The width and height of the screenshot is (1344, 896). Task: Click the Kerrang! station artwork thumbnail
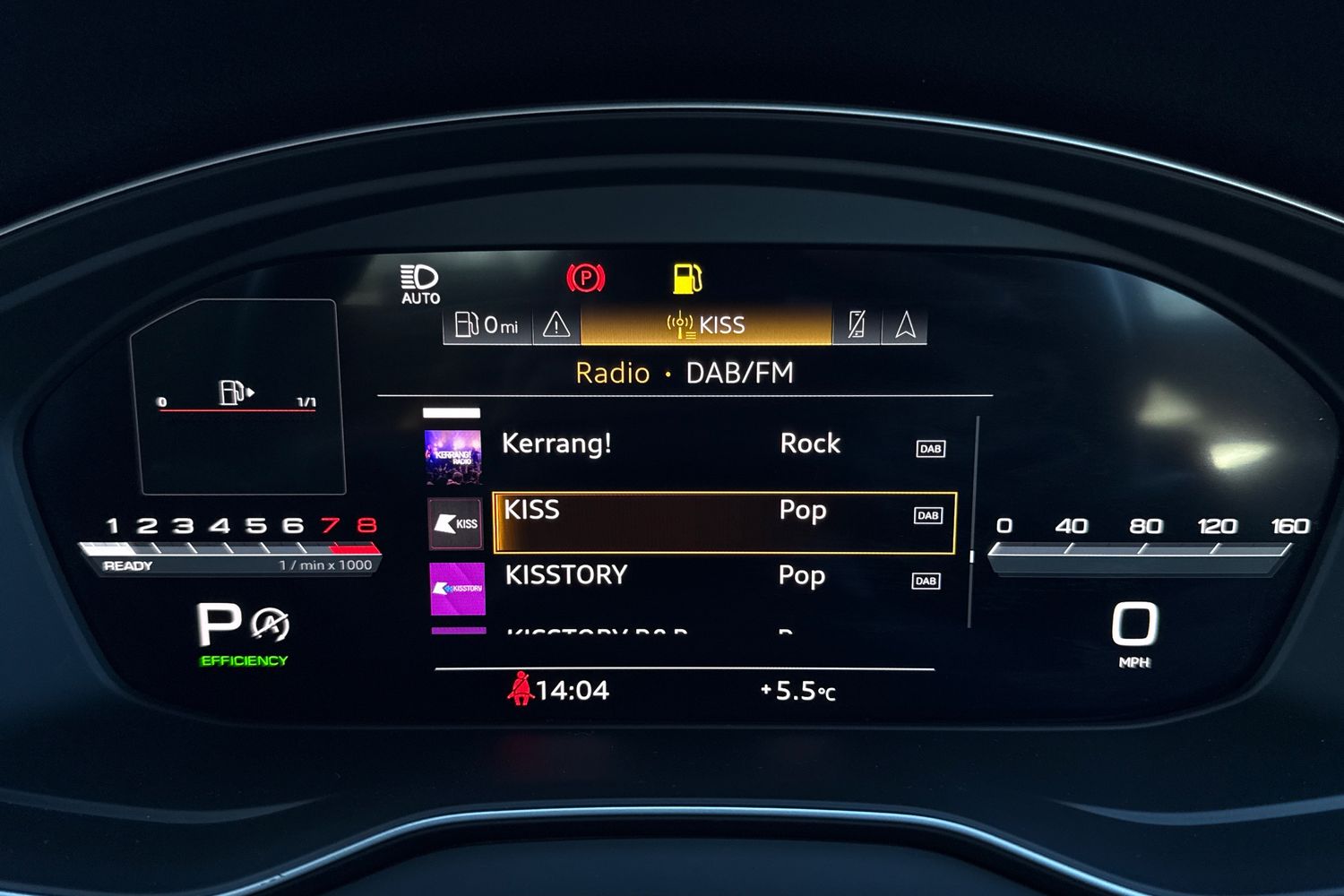[x=452, y=457]
